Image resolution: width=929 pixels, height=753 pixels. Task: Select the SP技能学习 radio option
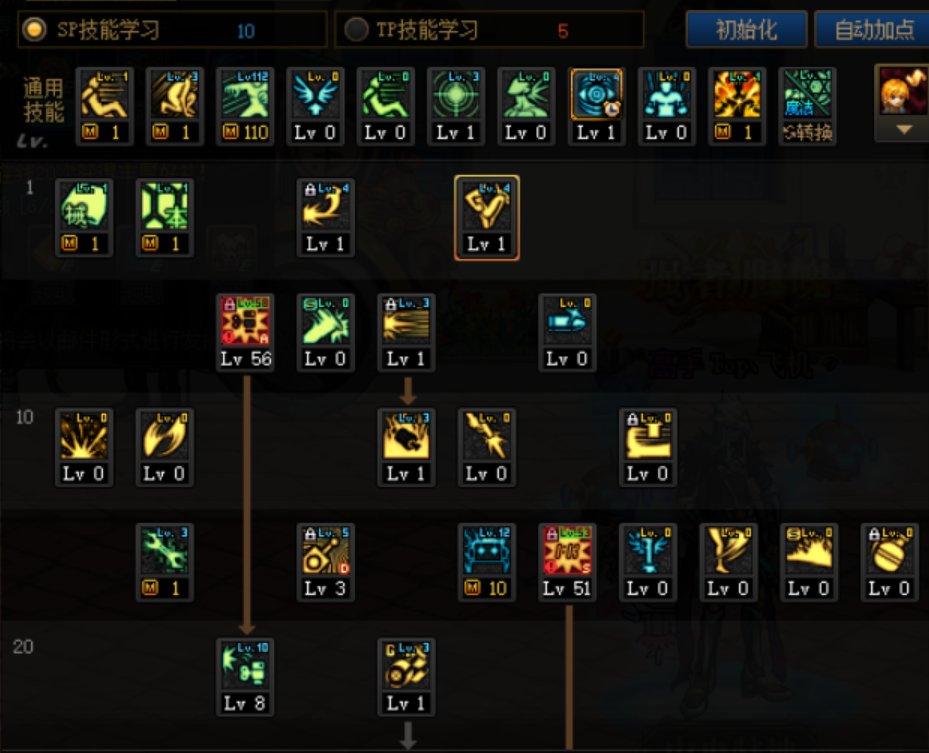[x=36, y=30]
